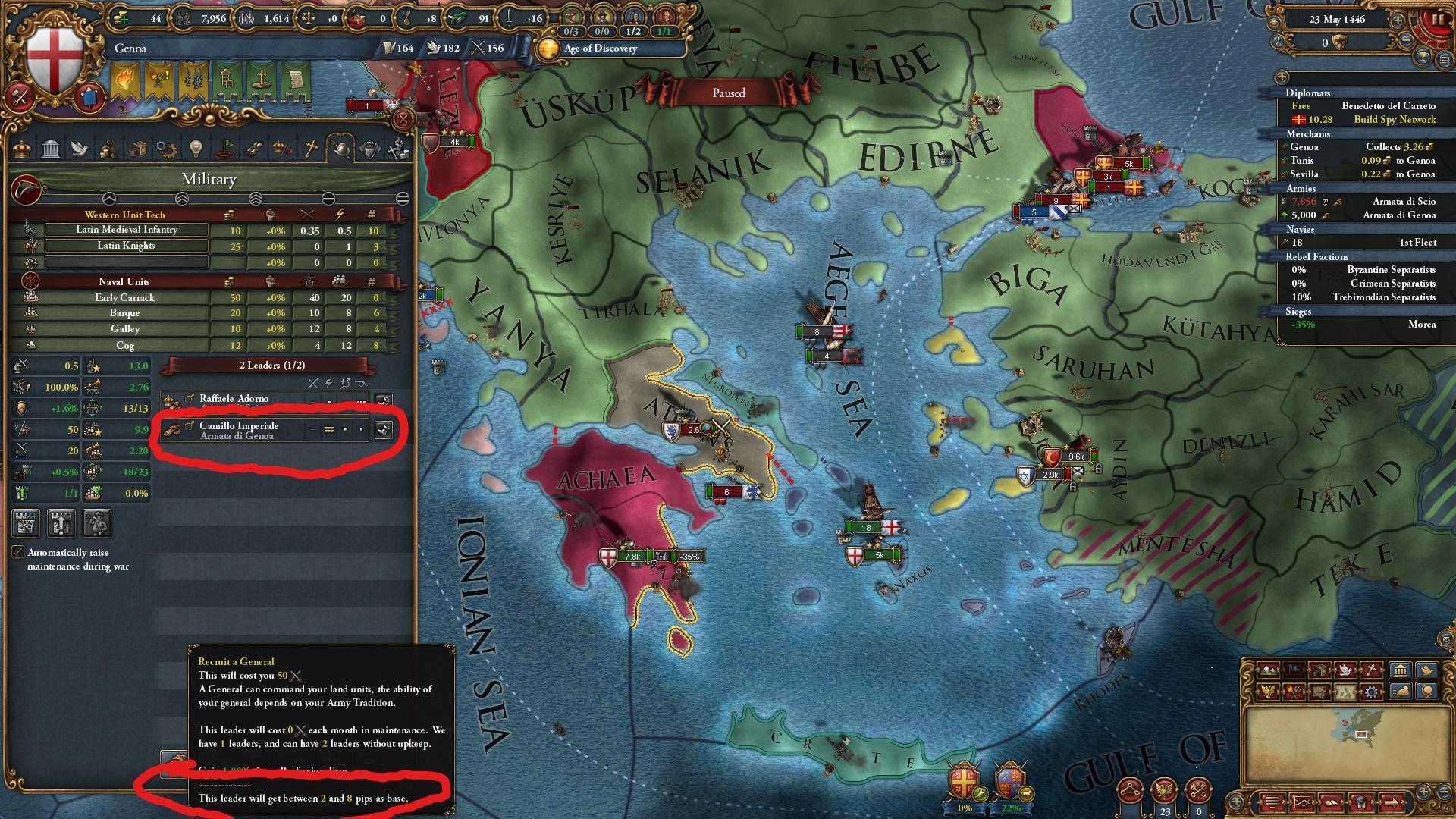This screenshot has width=1456, height=819.
Task: Toggle Automatically raise maintenance during war
Action: pos(19,553)
